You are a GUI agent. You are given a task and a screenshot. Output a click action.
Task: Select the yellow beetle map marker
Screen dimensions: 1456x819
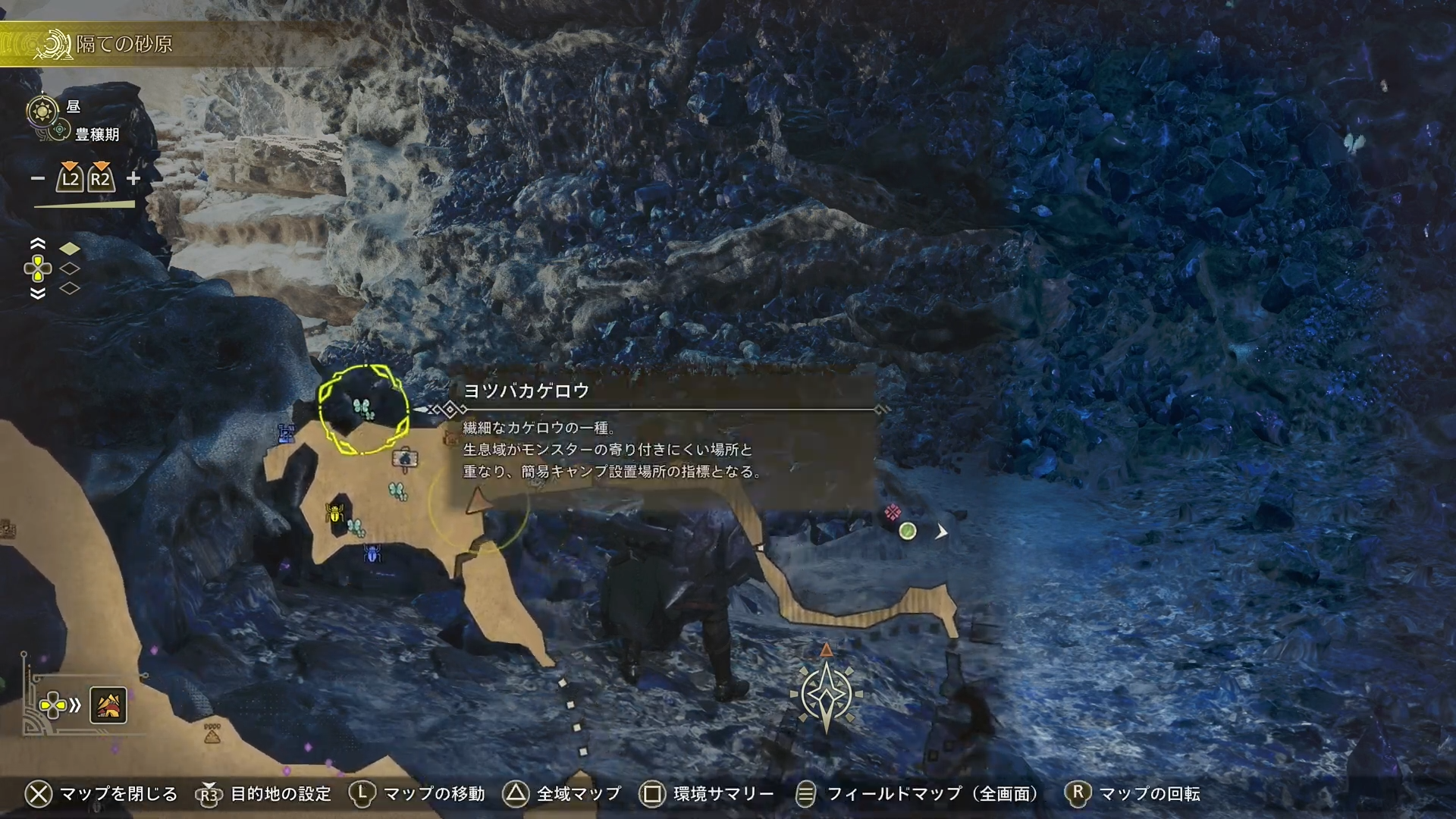tap(334, 513)
